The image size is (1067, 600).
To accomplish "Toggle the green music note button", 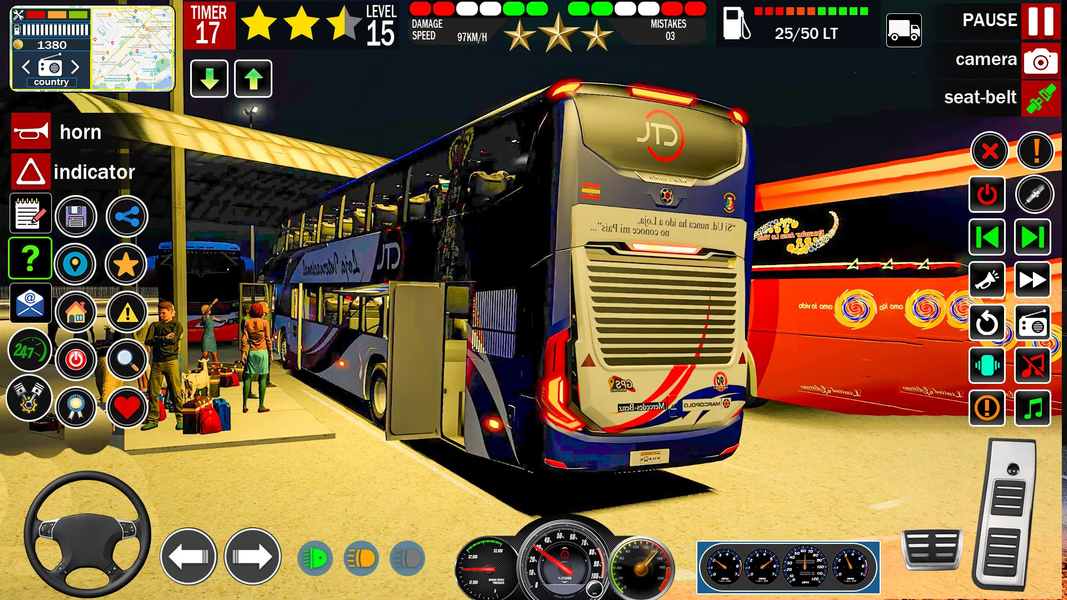I will click(x=1033, y=407).
